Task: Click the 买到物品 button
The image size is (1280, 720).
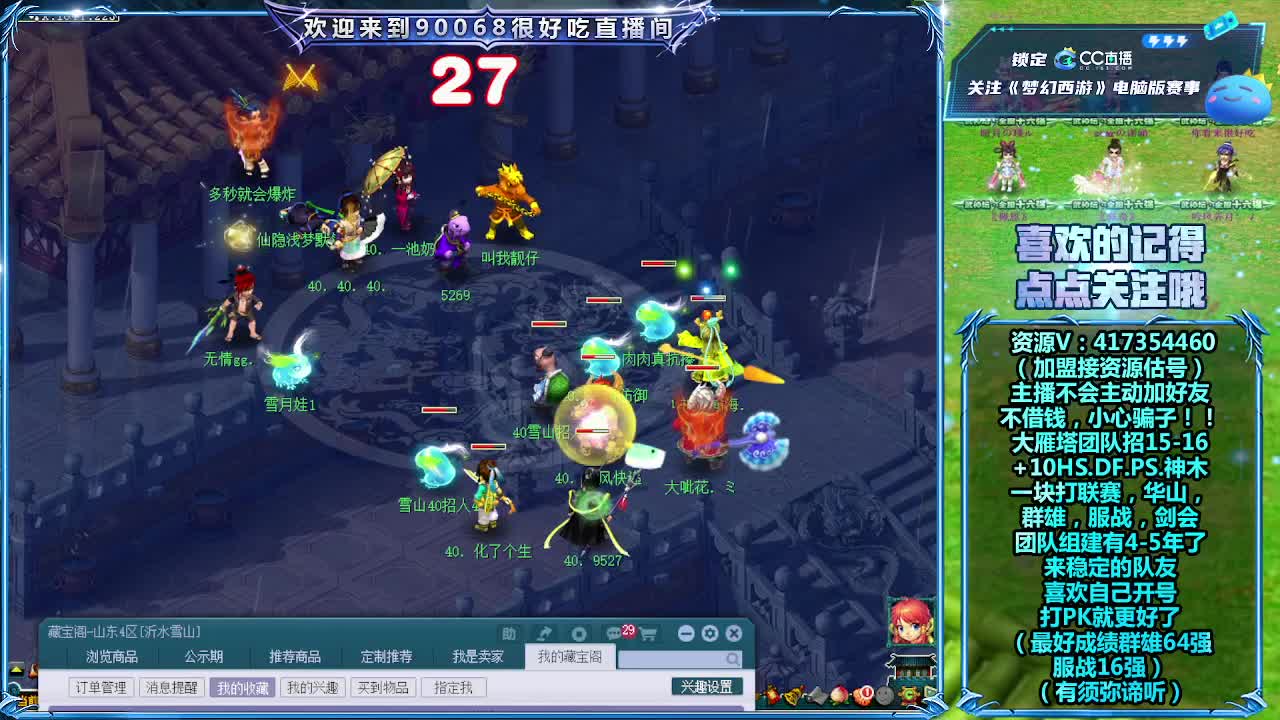Action: click(x=385, y=687)
